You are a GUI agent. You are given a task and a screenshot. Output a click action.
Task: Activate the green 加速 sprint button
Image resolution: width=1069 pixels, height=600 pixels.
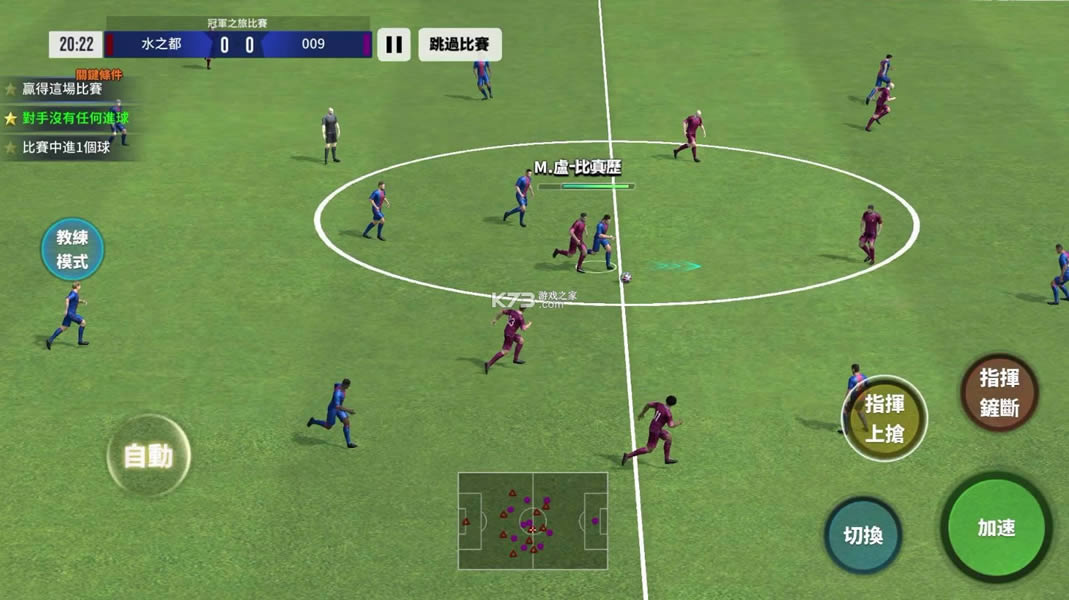(x=996, y=527)
